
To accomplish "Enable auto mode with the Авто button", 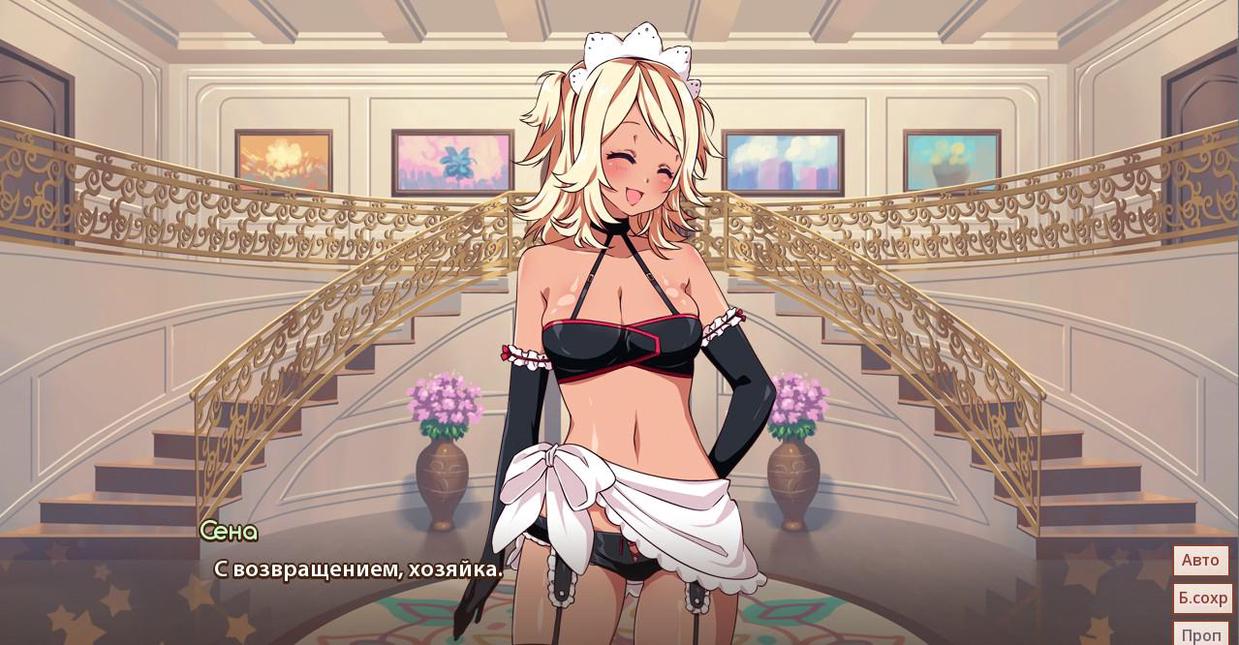I will point(1200,560).
